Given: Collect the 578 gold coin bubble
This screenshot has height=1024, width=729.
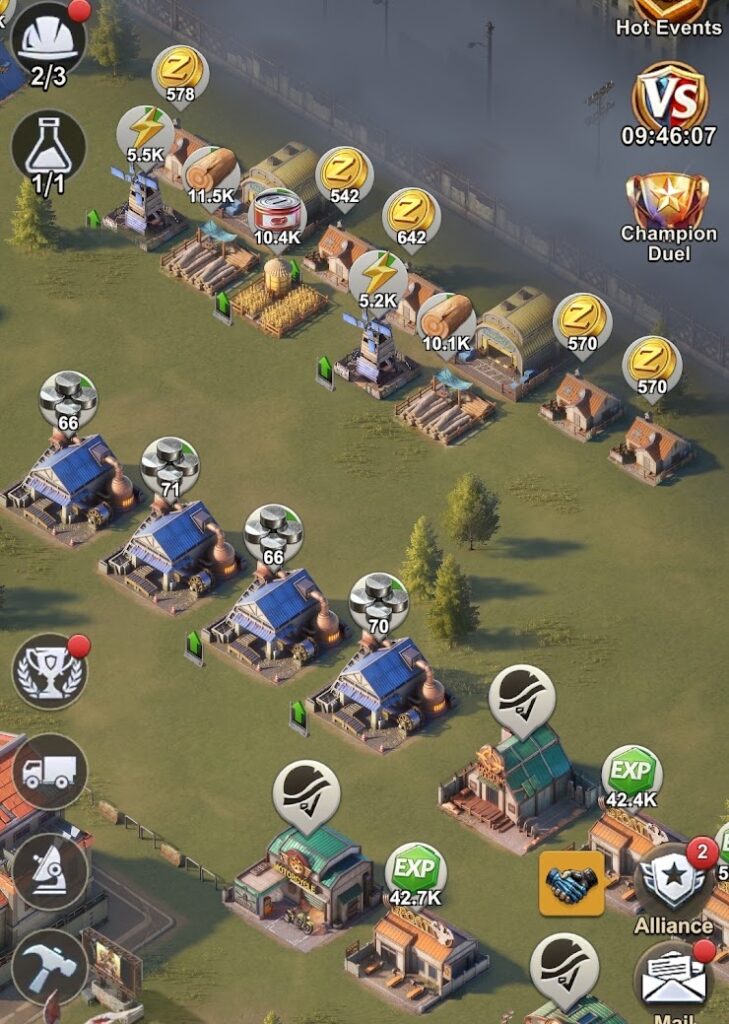Looking at the screenshot, I should [x=180, y=72].
